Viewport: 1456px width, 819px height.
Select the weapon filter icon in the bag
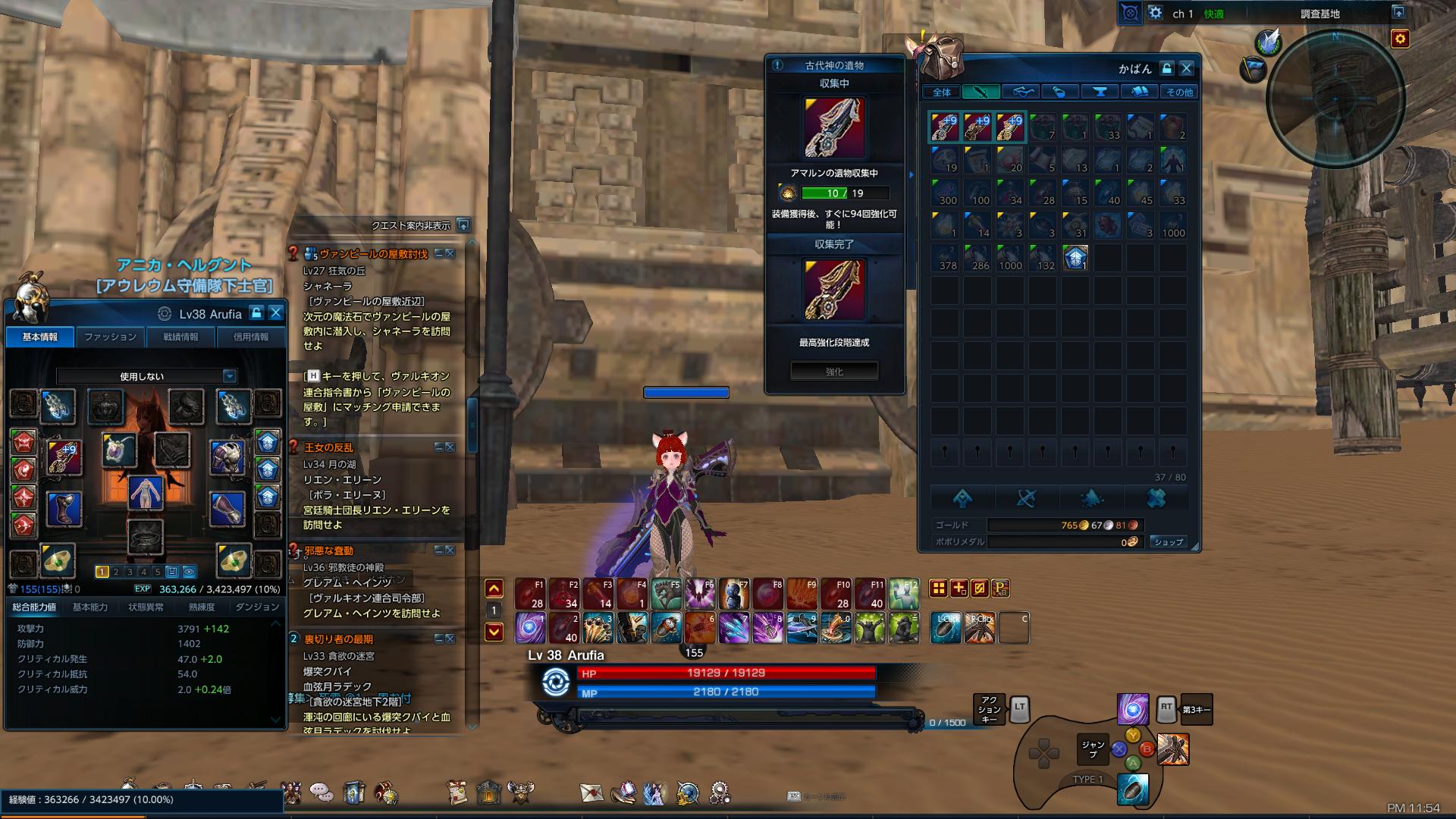[980, 91]
